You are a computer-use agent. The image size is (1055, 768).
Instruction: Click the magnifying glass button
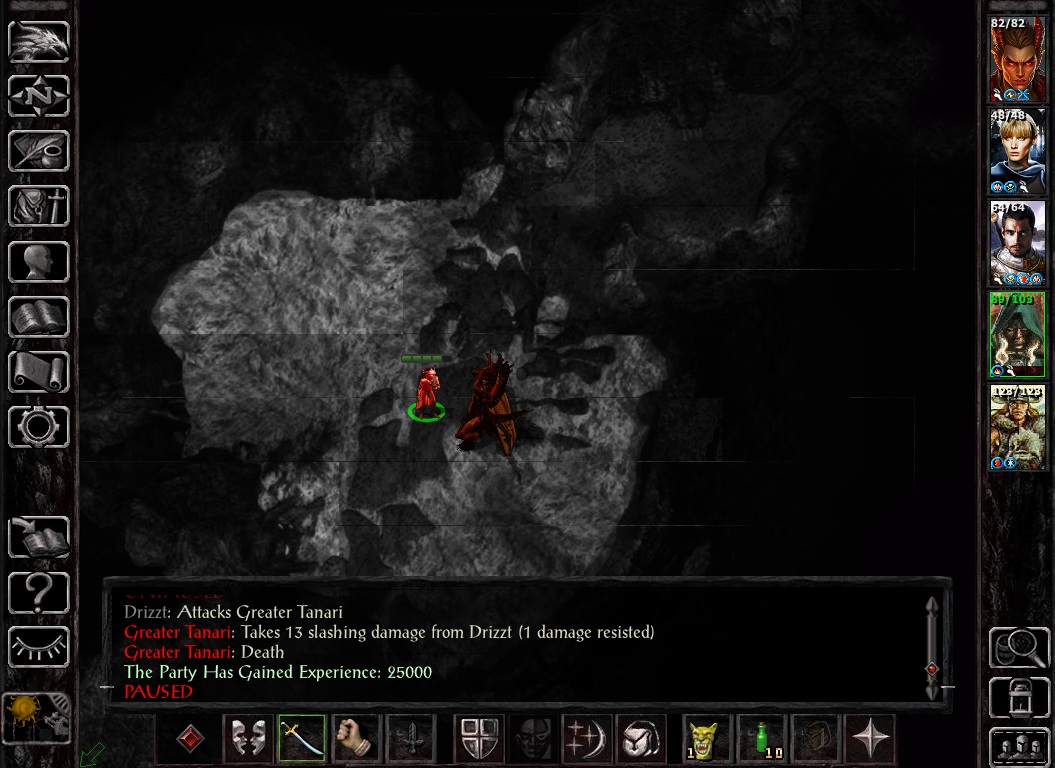[1018, 647]
